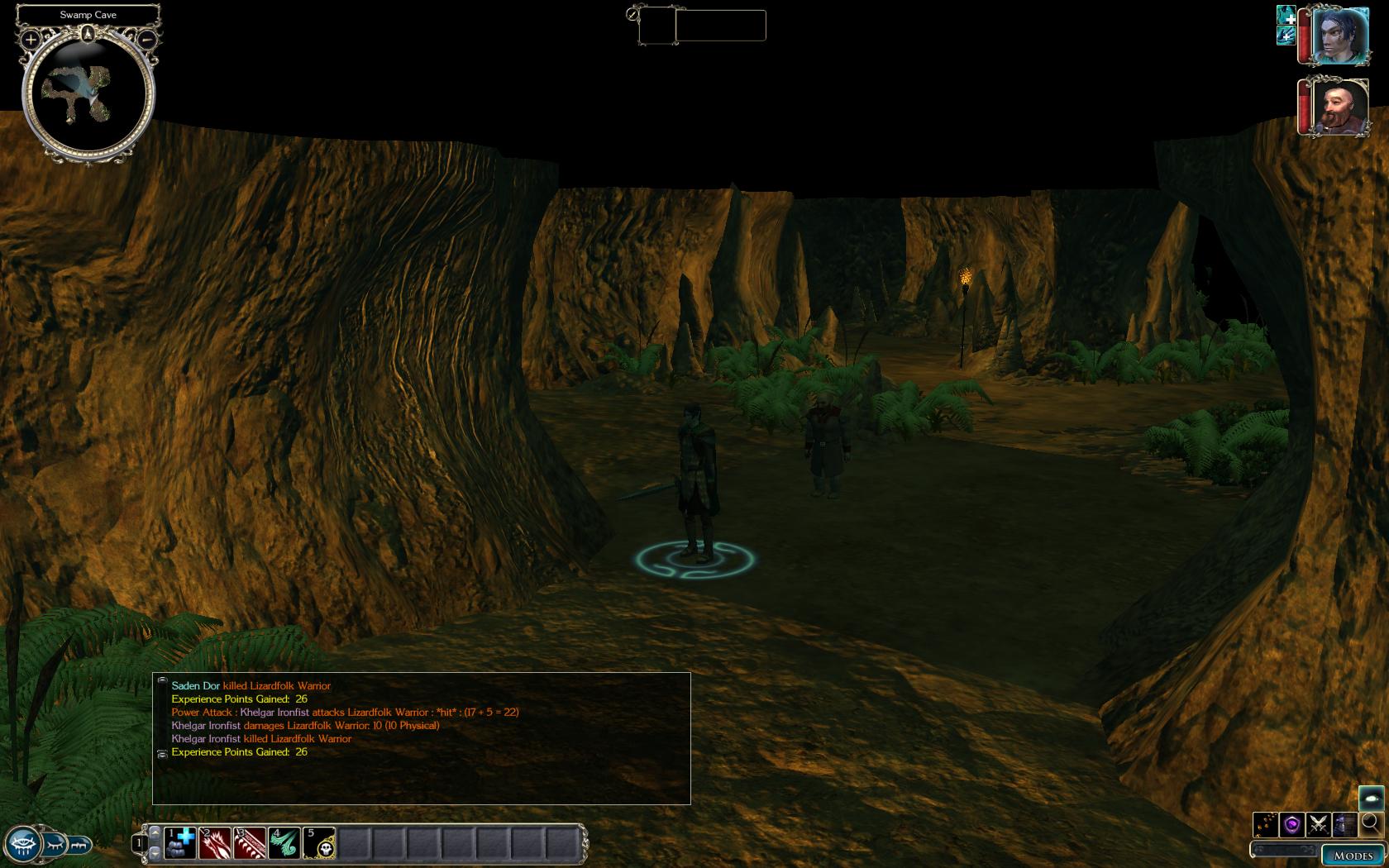Use hotbar slot 1 healing item
The width and height of the screenshot is (1389, 868).
pos(180,843)
